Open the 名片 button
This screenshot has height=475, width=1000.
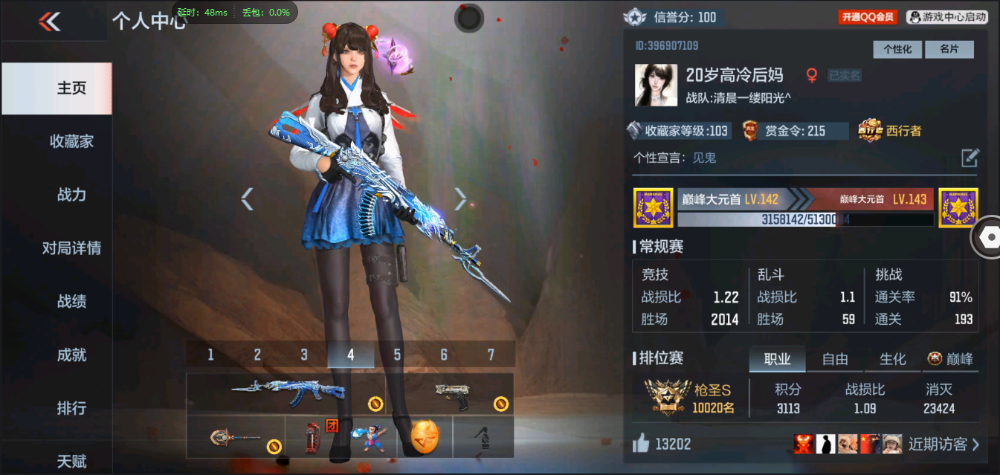click(949, 49)
